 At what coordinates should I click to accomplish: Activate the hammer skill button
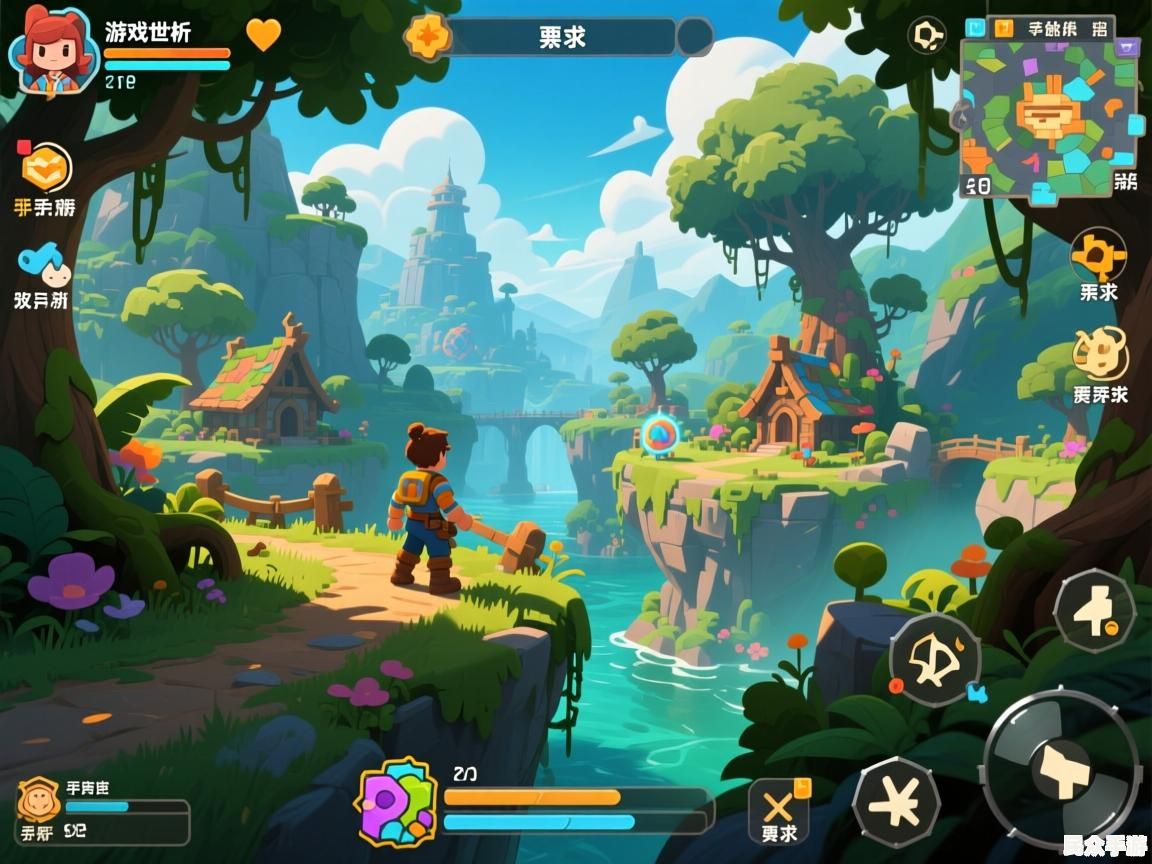1094,610
